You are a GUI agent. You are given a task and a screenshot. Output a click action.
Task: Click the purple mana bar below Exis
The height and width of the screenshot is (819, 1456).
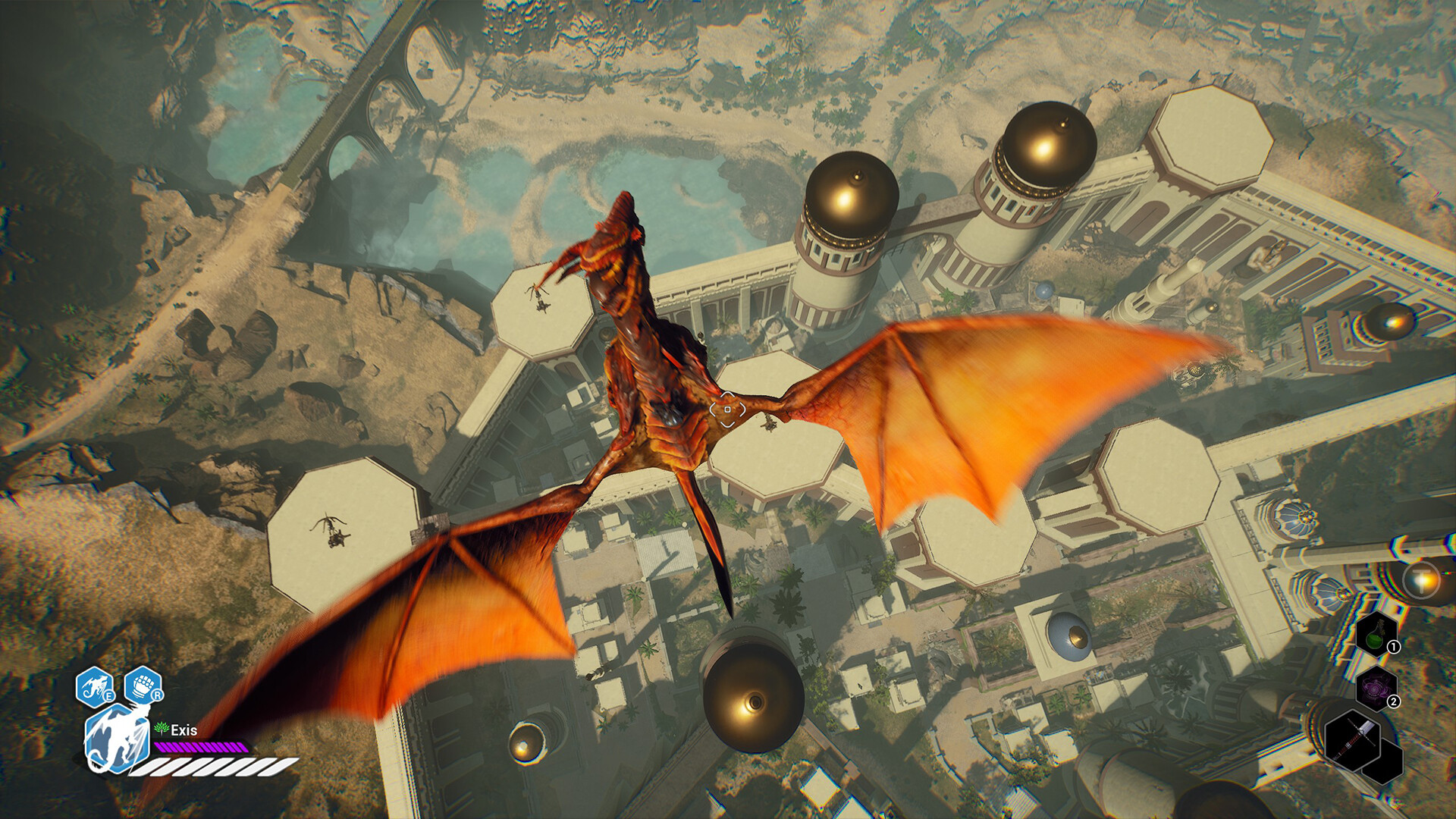[x=201, y=747]
